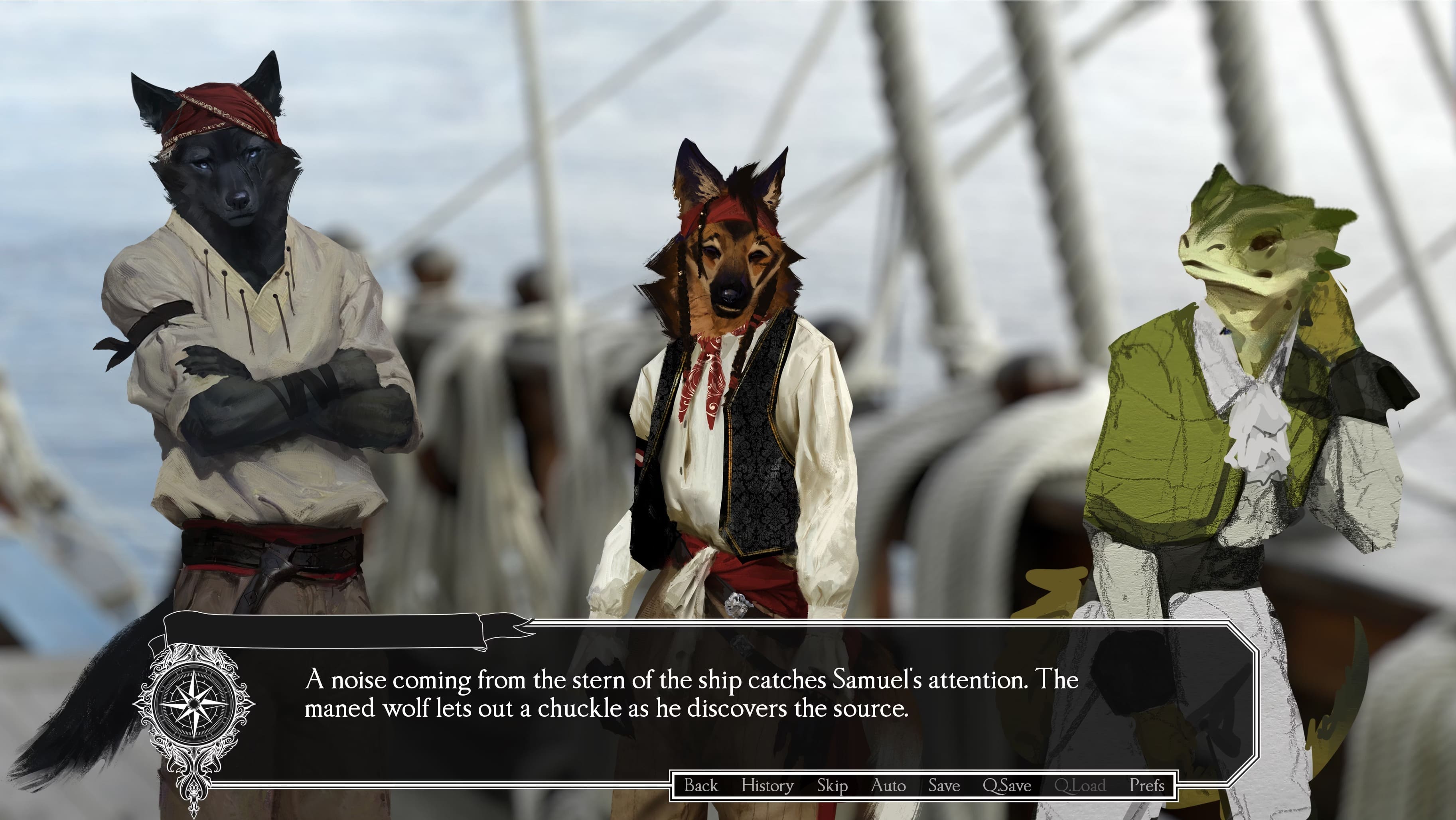The image size is (1456, 820).
Task: Click the greyed-out Q.Load button
Action: [1079, 786]
